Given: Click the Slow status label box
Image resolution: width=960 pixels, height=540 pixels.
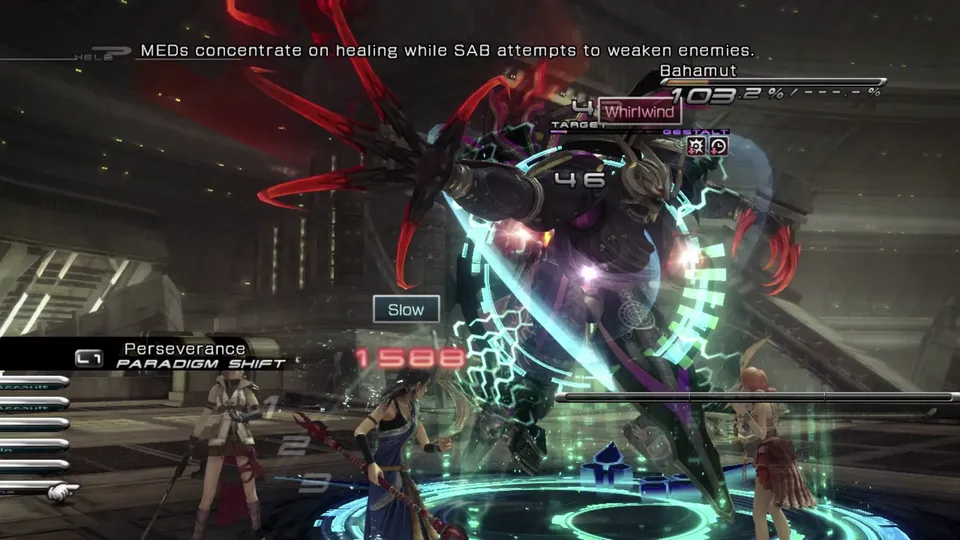Looking at the screenshot, I should pos(406,309).
